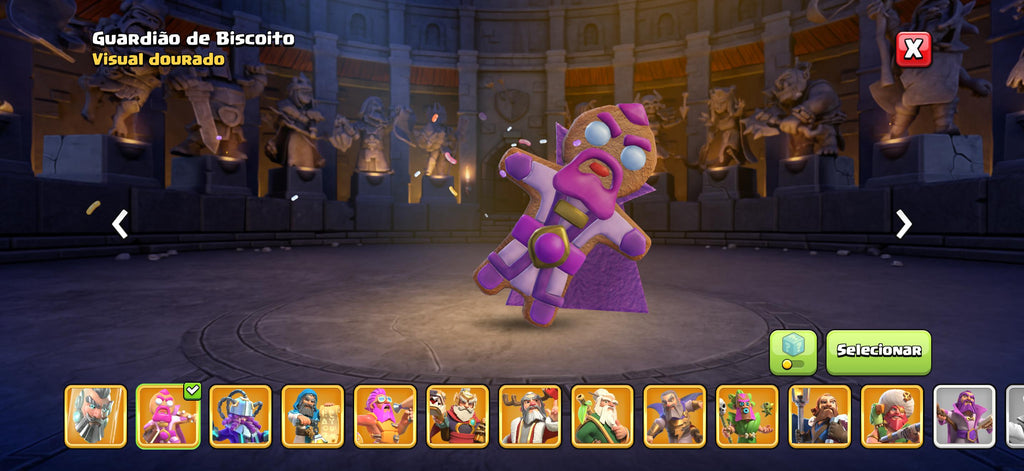Pick the reindeer-antlered Santa Warden skin

[x=530, y=416]
